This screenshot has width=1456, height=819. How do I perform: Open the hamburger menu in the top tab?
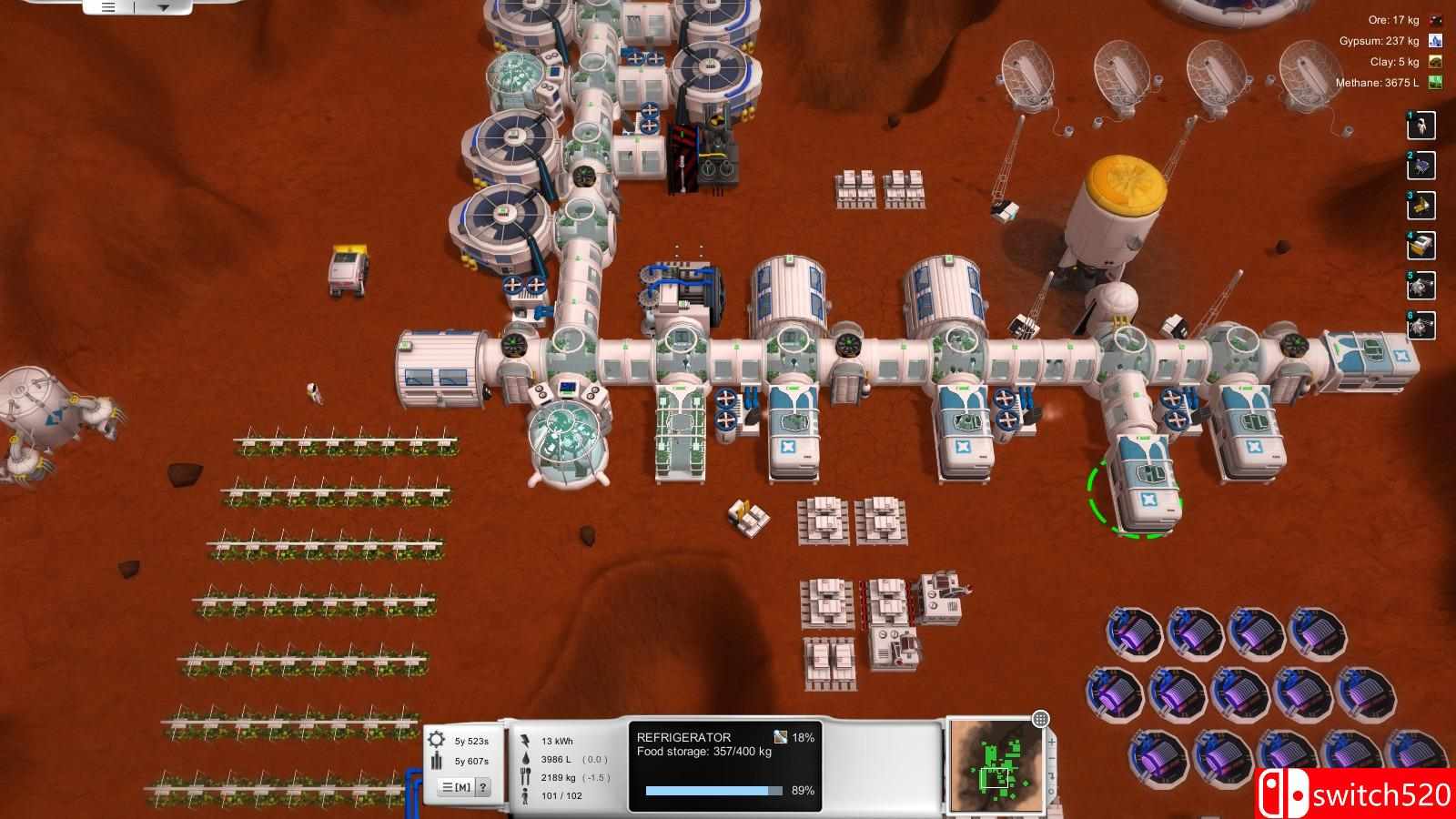108,7
